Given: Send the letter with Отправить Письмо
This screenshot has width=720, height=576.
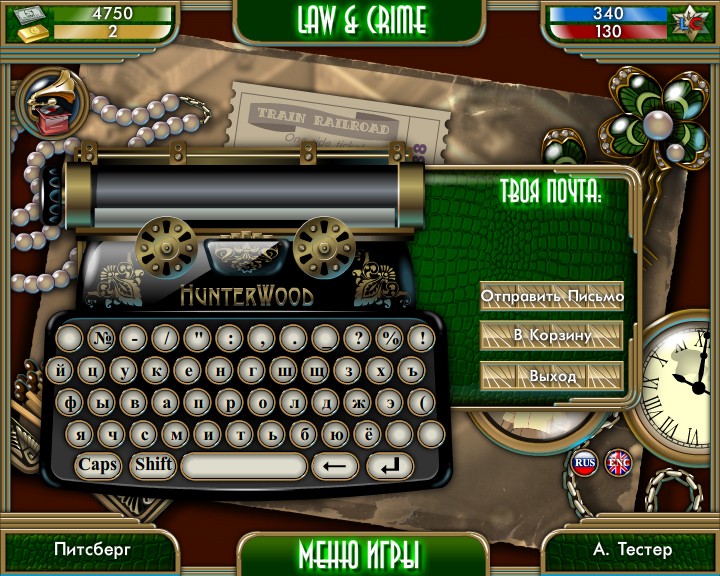Looking at the screenshot, I should point(552,296).
